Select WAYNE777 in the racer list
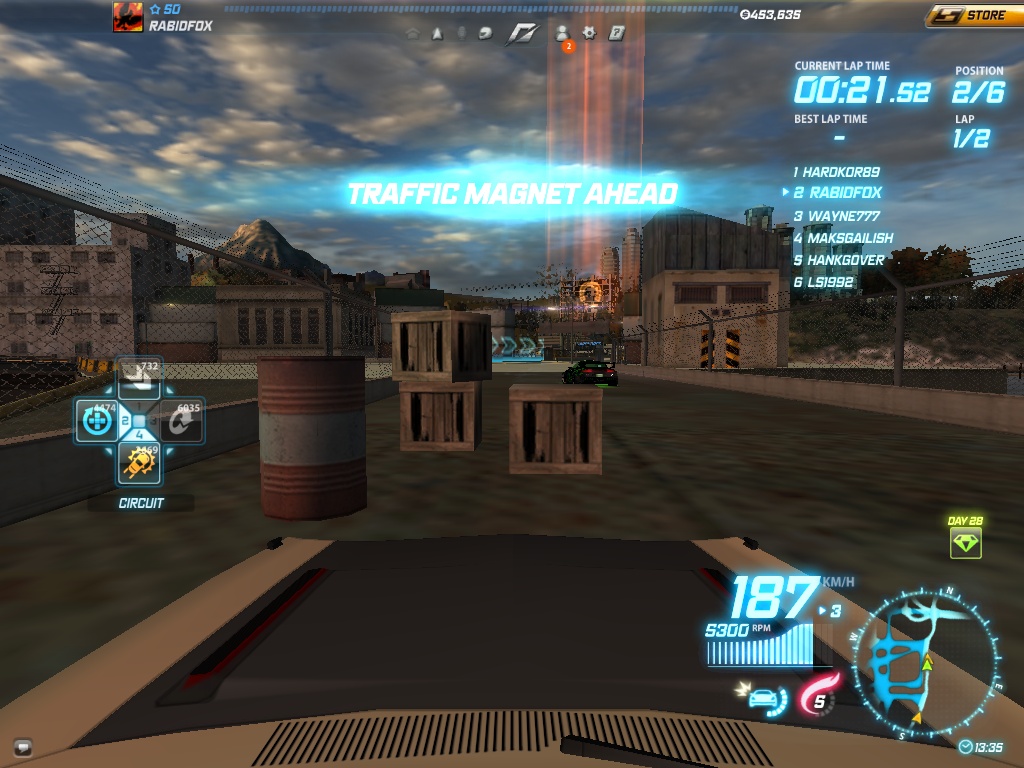Image resolution: width=1024 pixels, height=768 pixels. pos(840,216)
